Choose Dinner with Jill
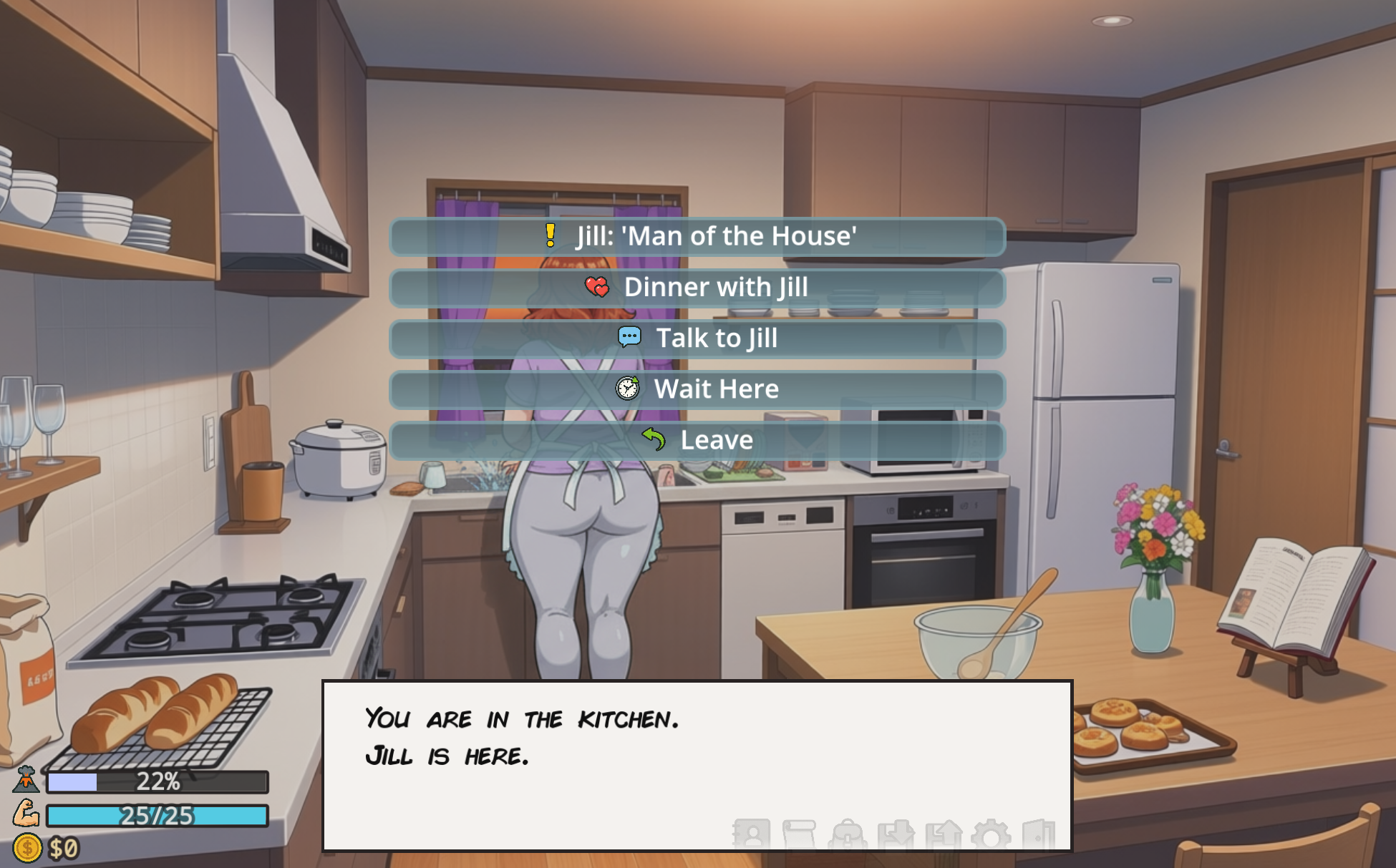The height and width of the screenshot is (868, 1396). point(698,287)
